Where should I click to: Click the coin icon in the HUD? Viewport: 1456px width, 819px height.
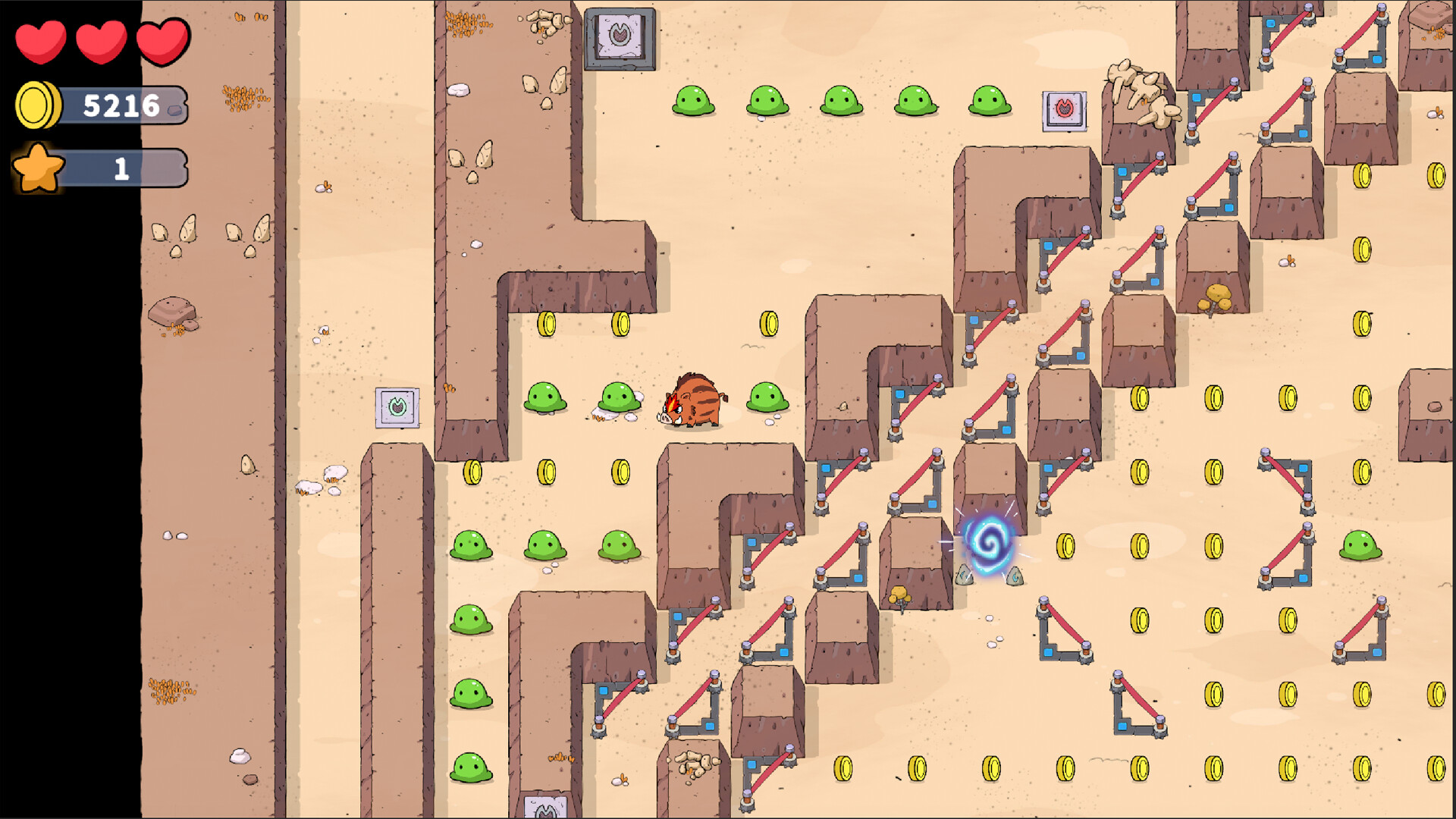click(x=36, y=105)
